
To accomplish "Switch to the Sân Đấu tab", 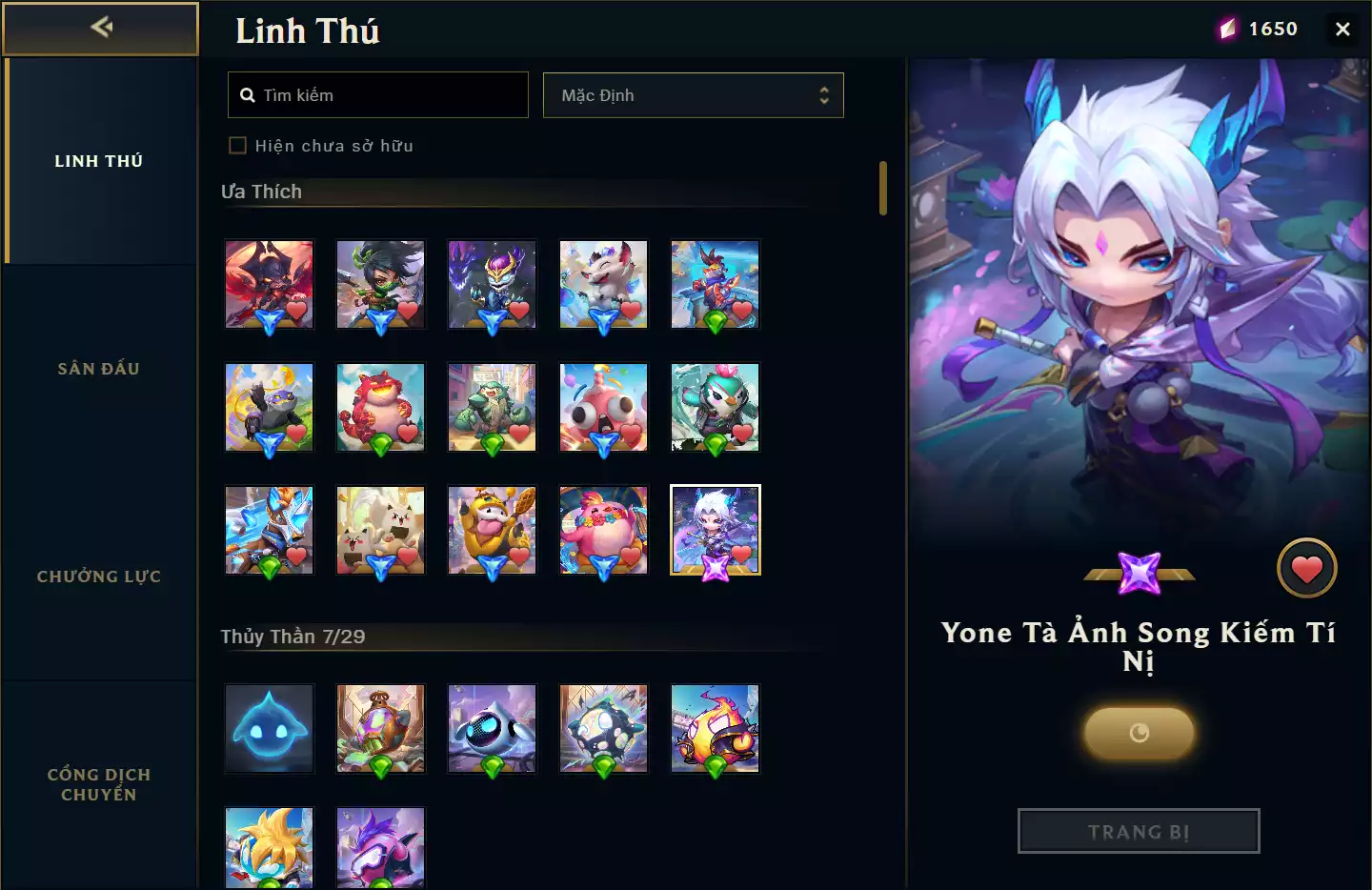I will 99,369.
